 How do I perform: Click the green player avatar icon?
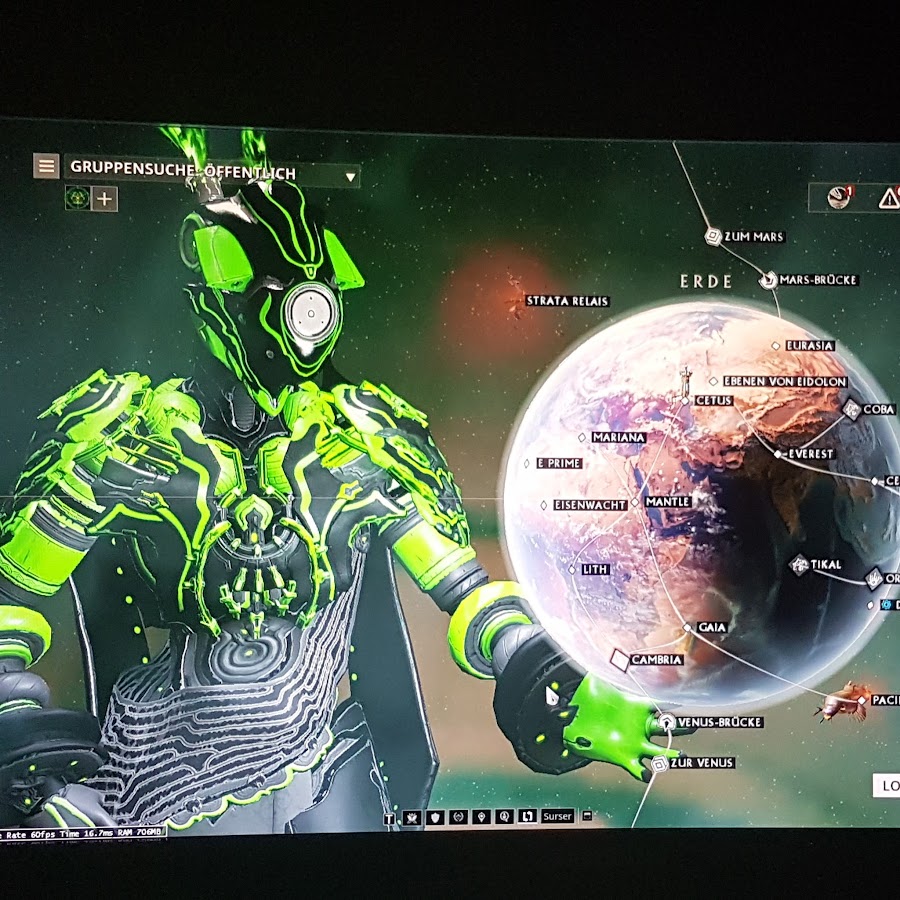[x=77, y=198]
